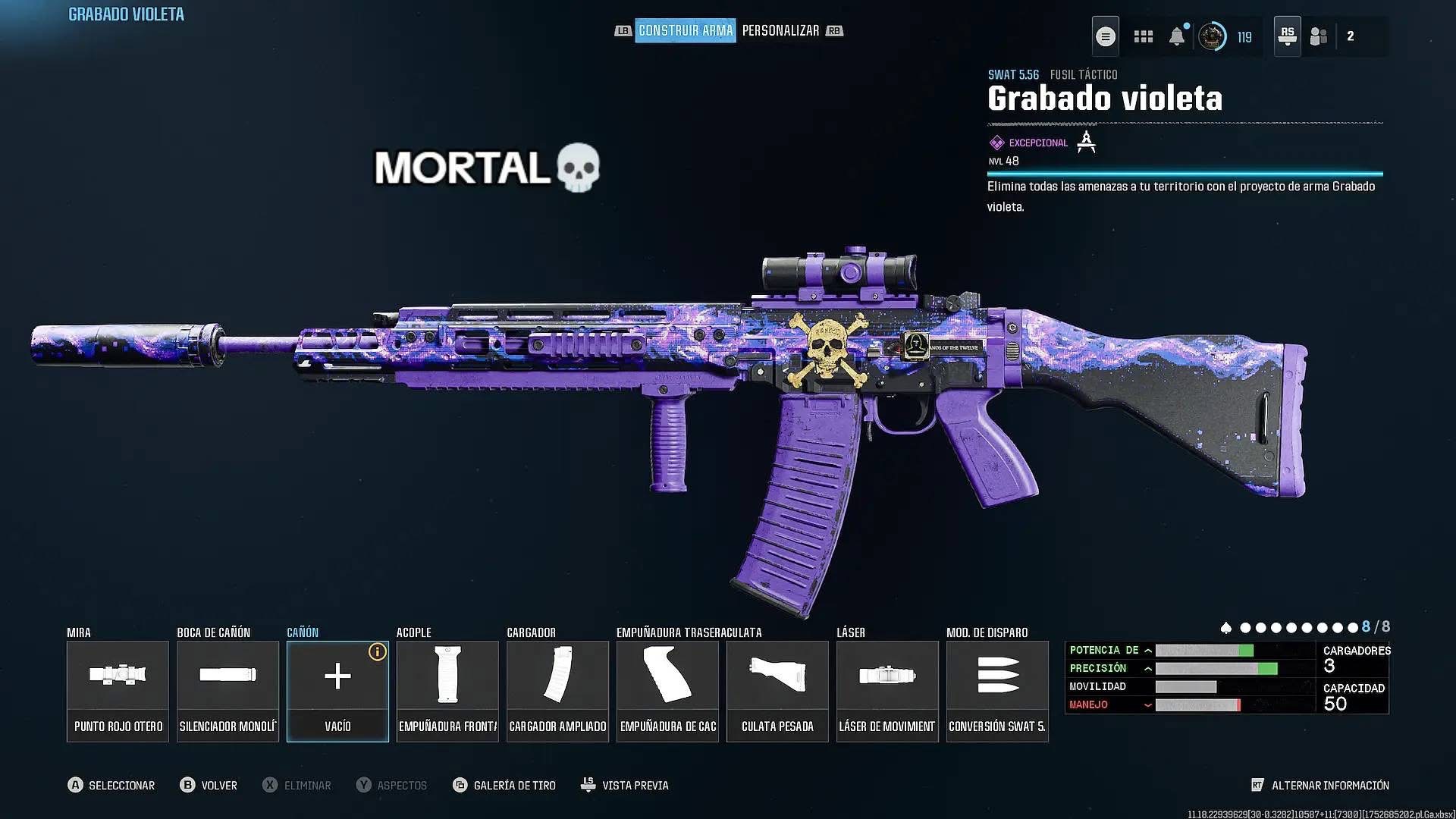Select the Culata Pesada stock slot
Viewport: 1456px width, 819px height.
777,691
